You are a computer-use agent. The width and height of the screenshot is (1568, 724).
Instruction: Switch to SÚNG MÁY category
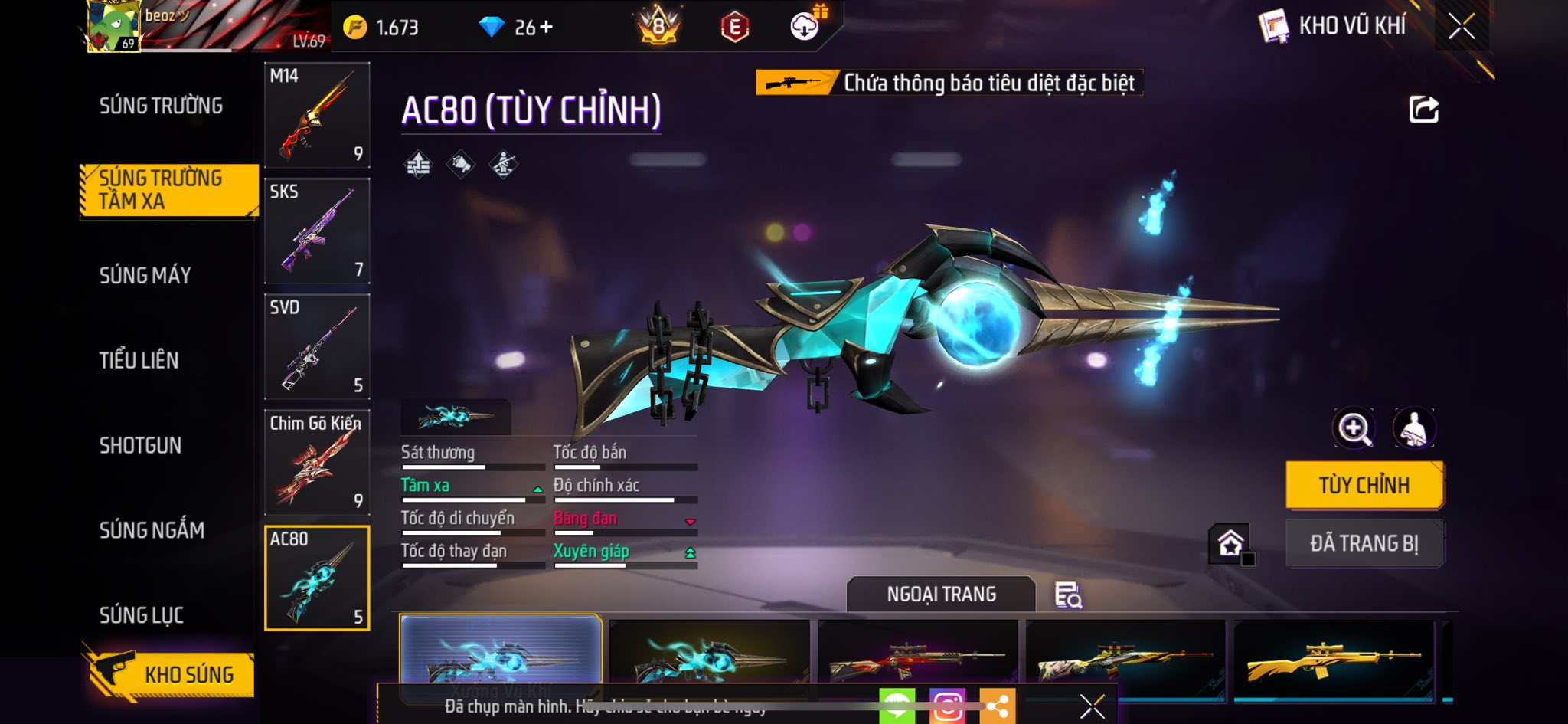tap(145, 275)
